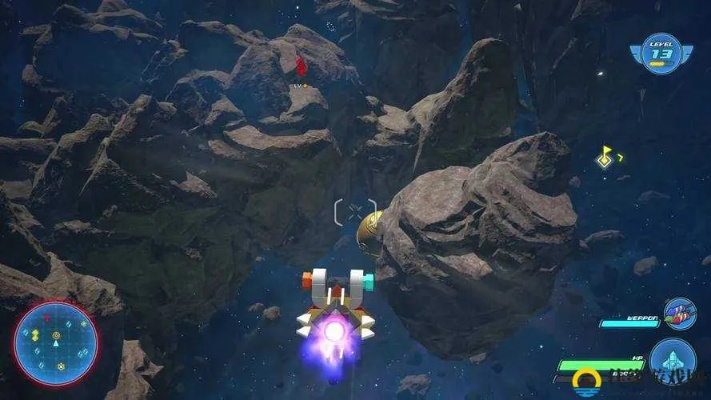
Task: Click the blue gummi ship portrait icon
Action: pos(671,361)
